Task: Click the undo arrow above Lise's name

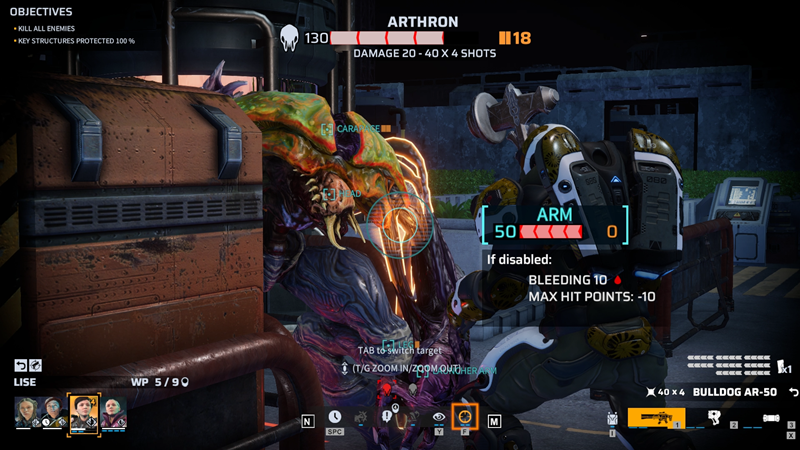Action: pyautogui.click(x=21, y=366)
